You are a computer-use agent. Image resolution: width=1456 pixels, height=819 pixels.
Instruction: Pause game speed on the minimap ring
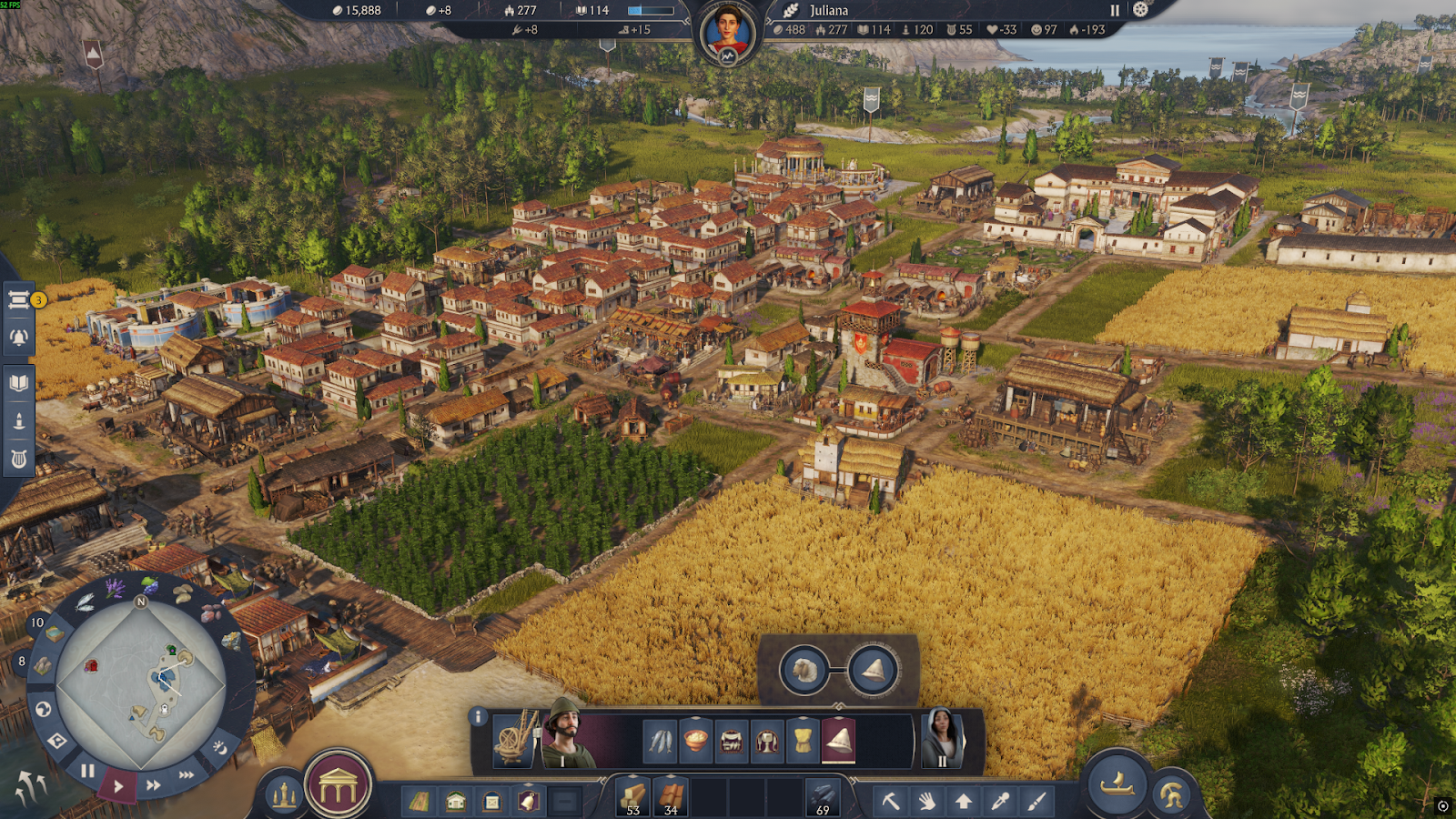87,771
